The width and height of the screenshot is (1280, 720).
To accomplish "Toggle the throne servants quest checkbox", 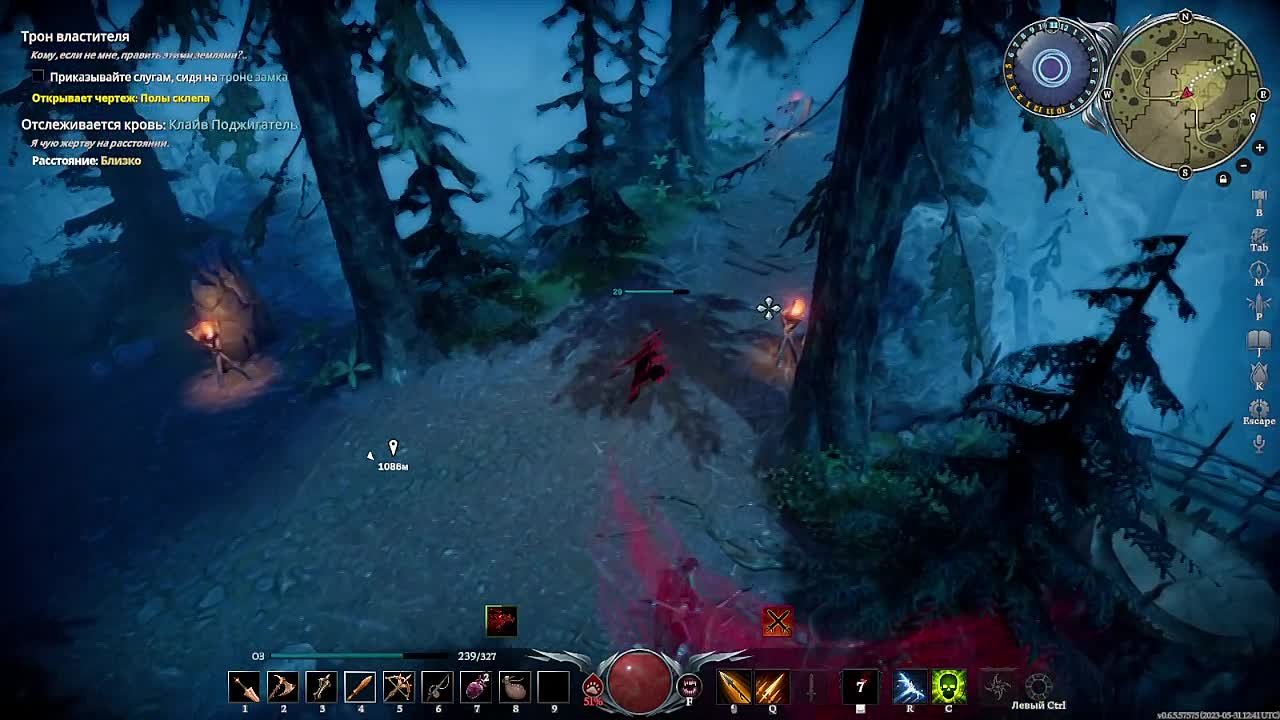I will click(38, 77).
